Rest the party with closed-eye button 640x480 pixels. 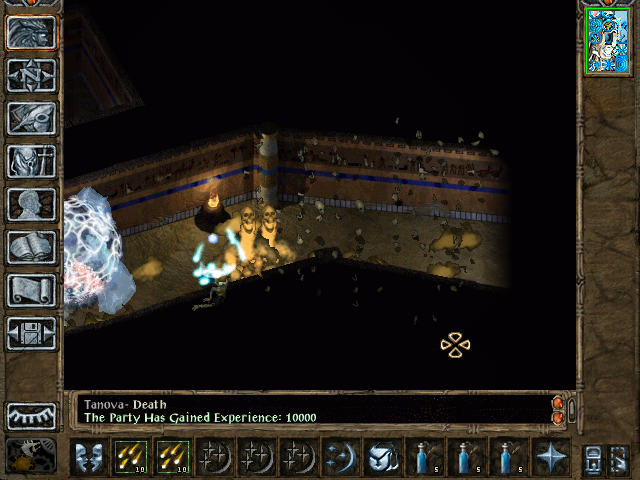pos(31,415)
